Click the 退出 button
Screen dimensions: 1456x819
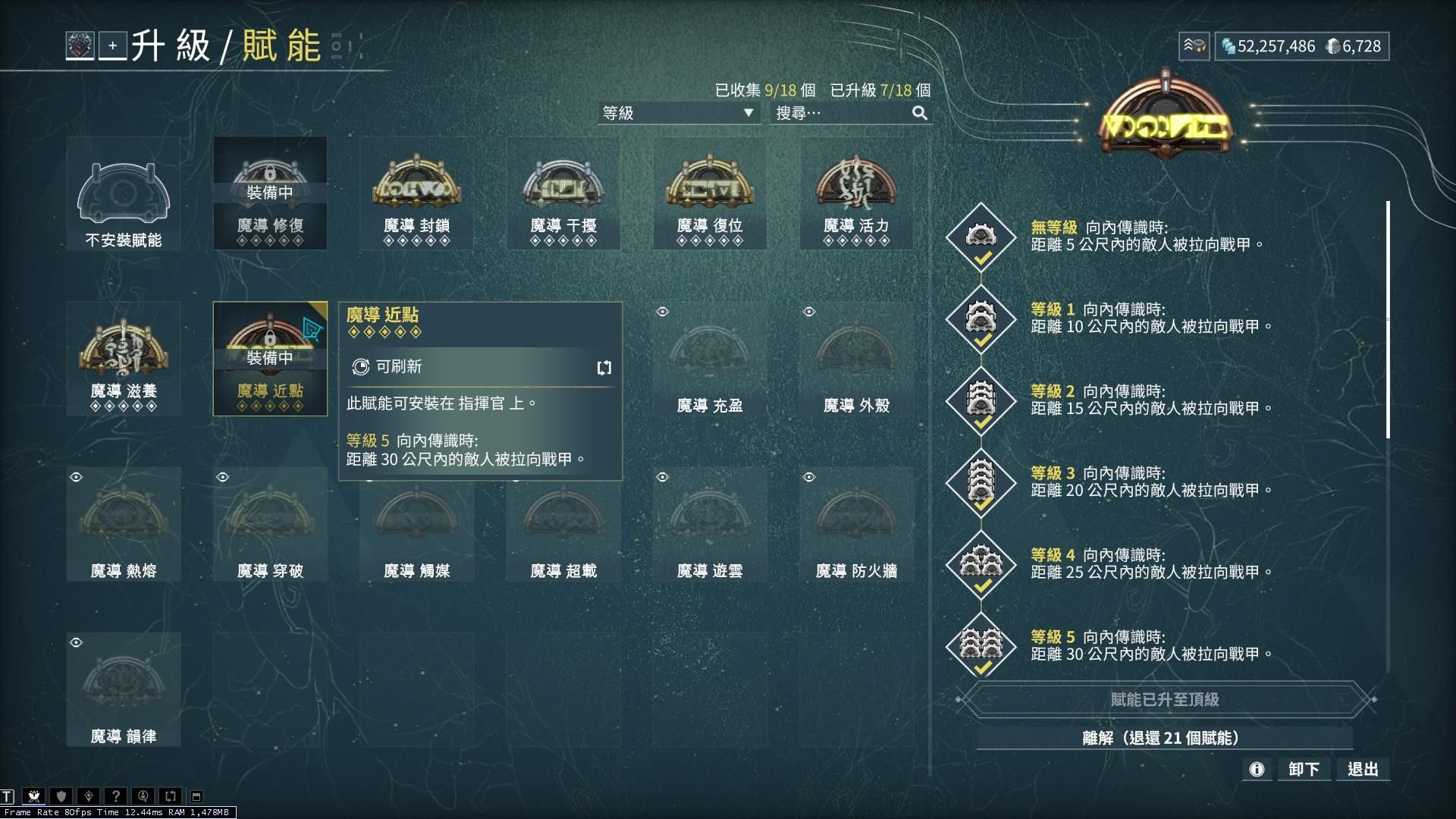1363,768
